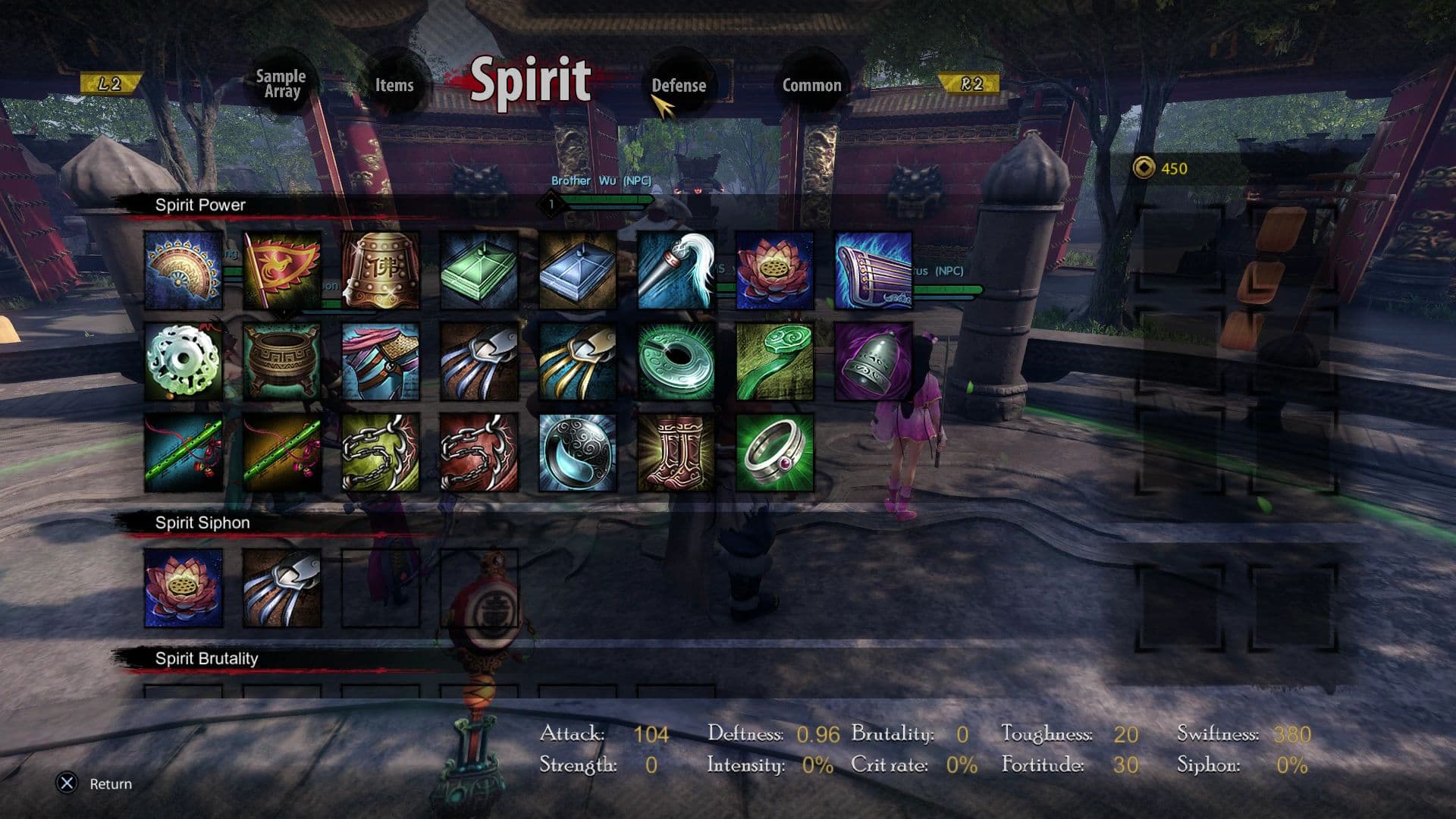
Task: Open the Sample Array section
Action: point(281,82)
